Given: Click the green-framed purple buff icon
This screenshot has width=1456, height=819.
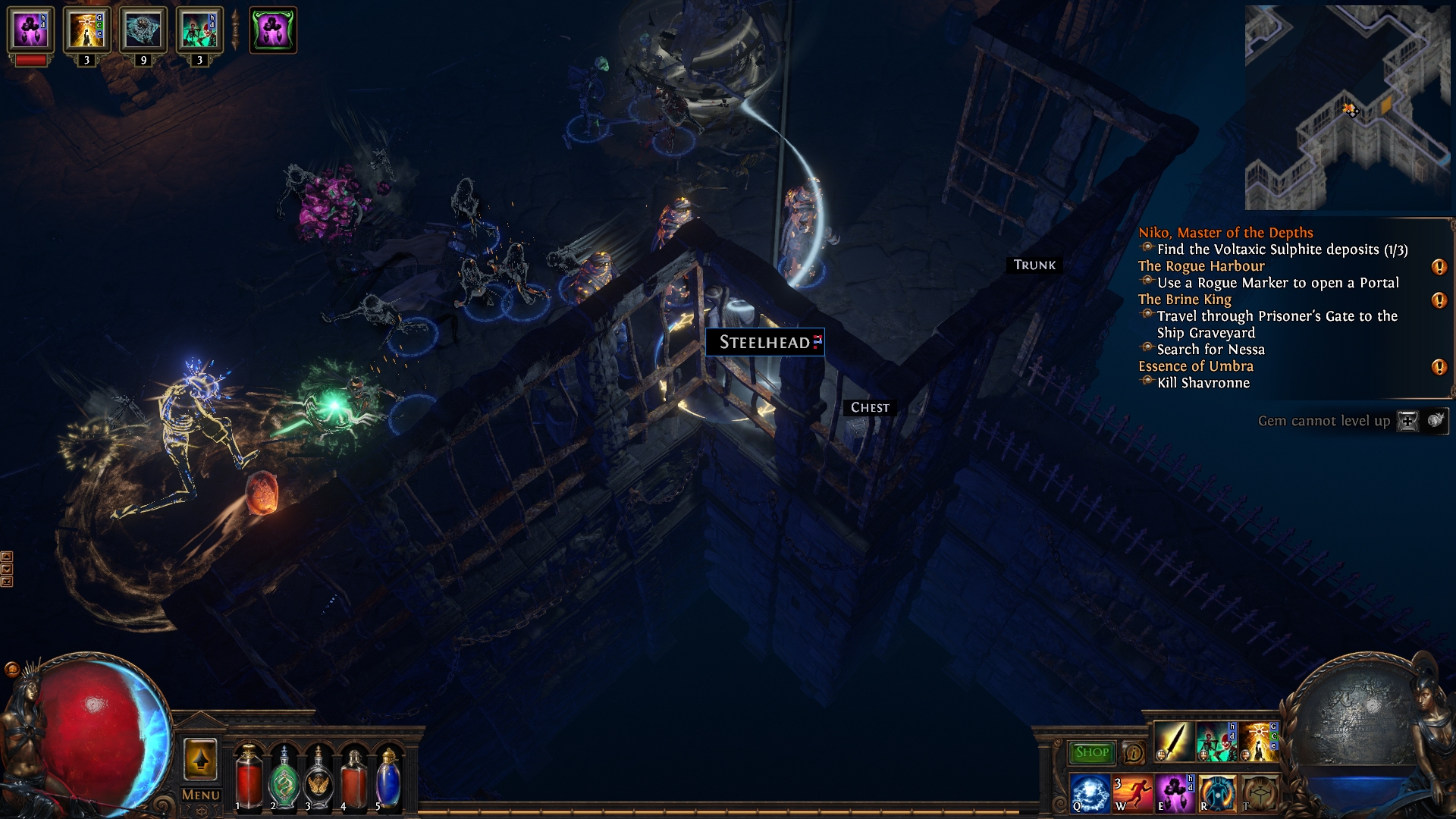Looking at the screenshot, I should tap(273, 30).
